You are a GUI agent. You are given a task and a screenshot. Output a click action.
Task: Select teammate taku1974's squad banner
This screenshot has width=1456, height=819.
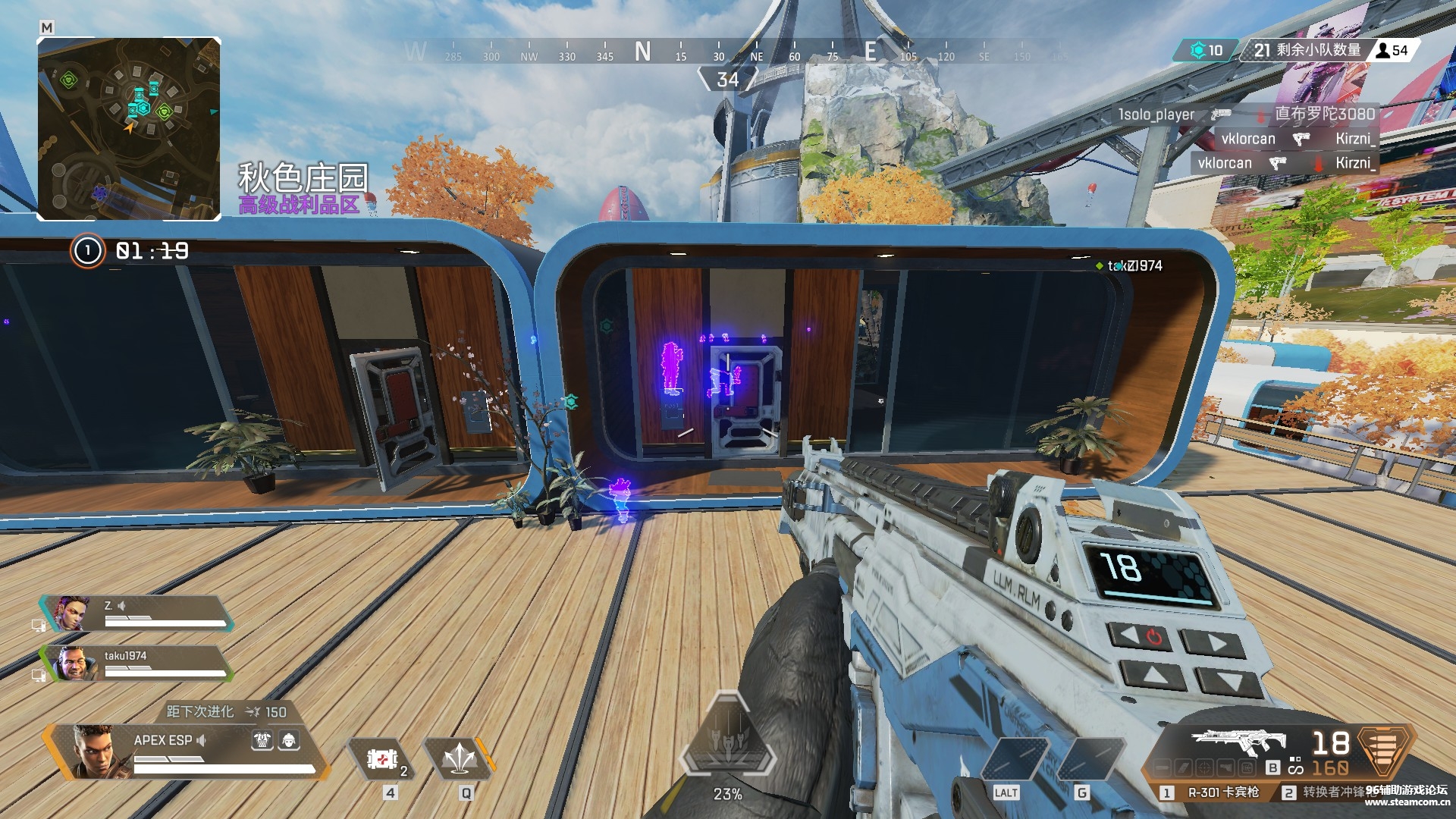point(136,663)
